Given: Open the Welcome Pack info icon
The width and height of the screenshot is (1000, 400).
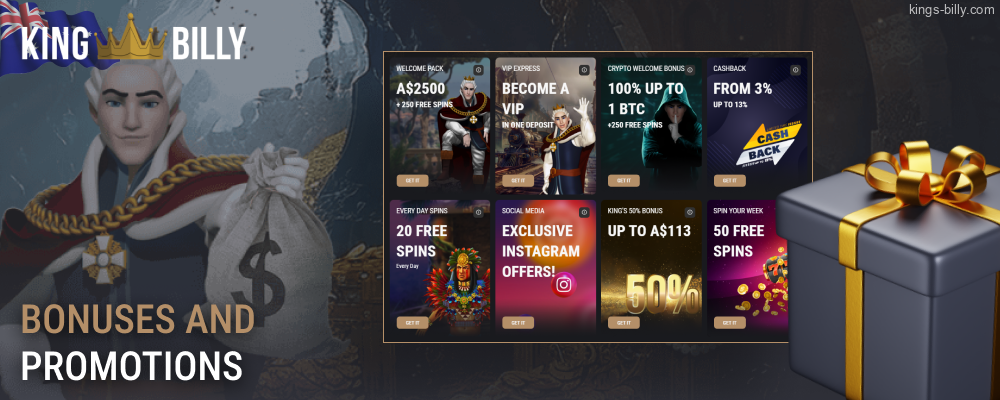Looking at the screenshot, I should pyautogui.click(x=478, y=70).
